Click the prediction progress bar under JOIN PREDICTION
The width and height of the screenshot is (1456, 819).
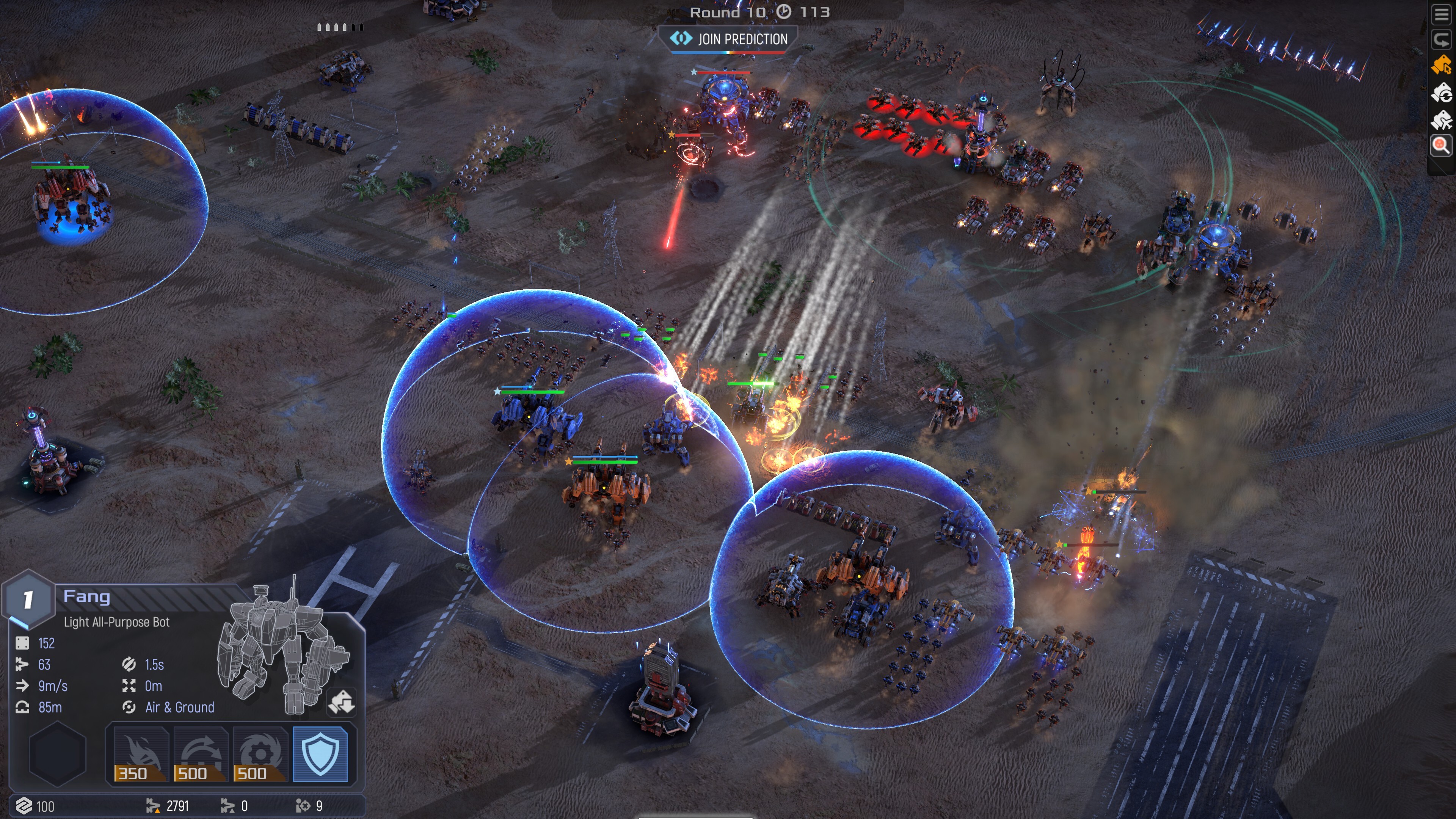(729, 52)
